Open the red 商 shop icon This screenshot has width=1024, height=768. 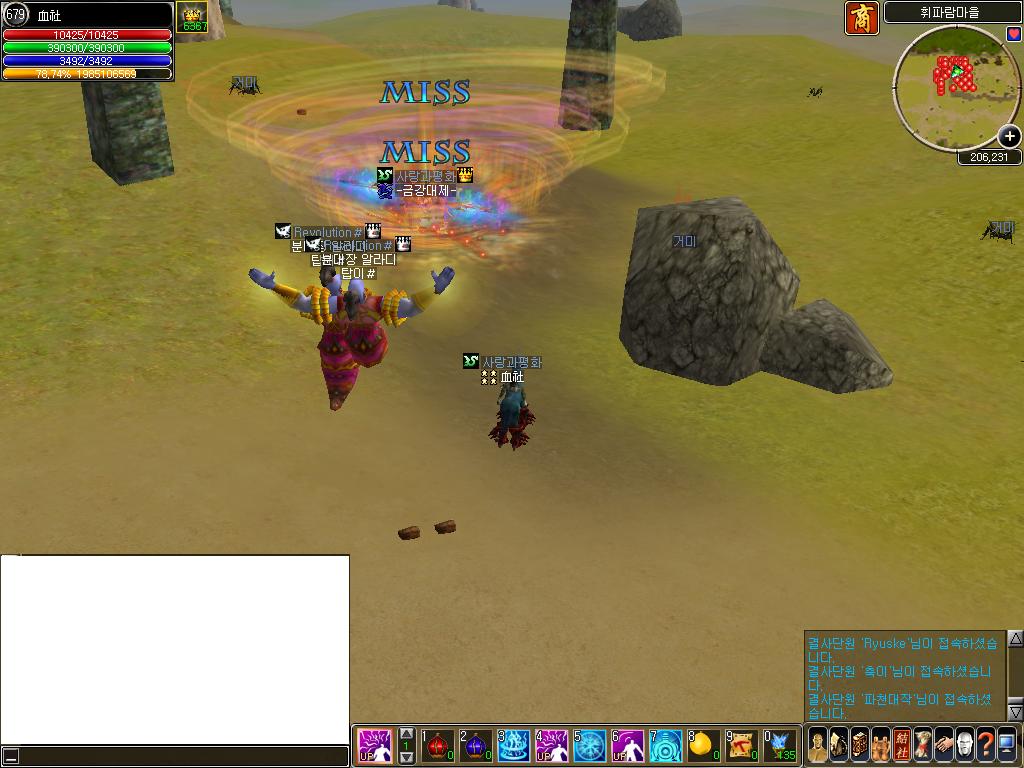pos(861,18)
